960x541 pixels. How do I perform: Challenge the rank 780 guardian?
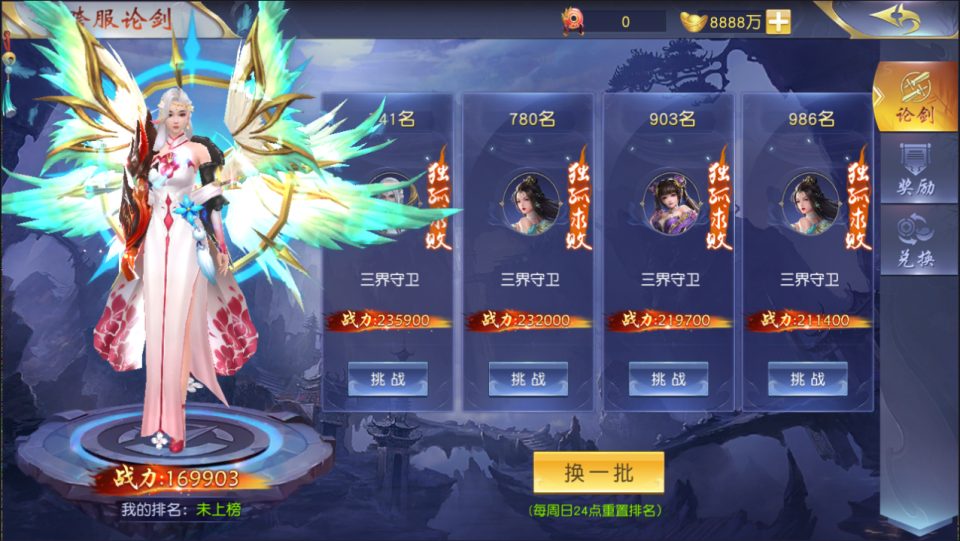528,379
